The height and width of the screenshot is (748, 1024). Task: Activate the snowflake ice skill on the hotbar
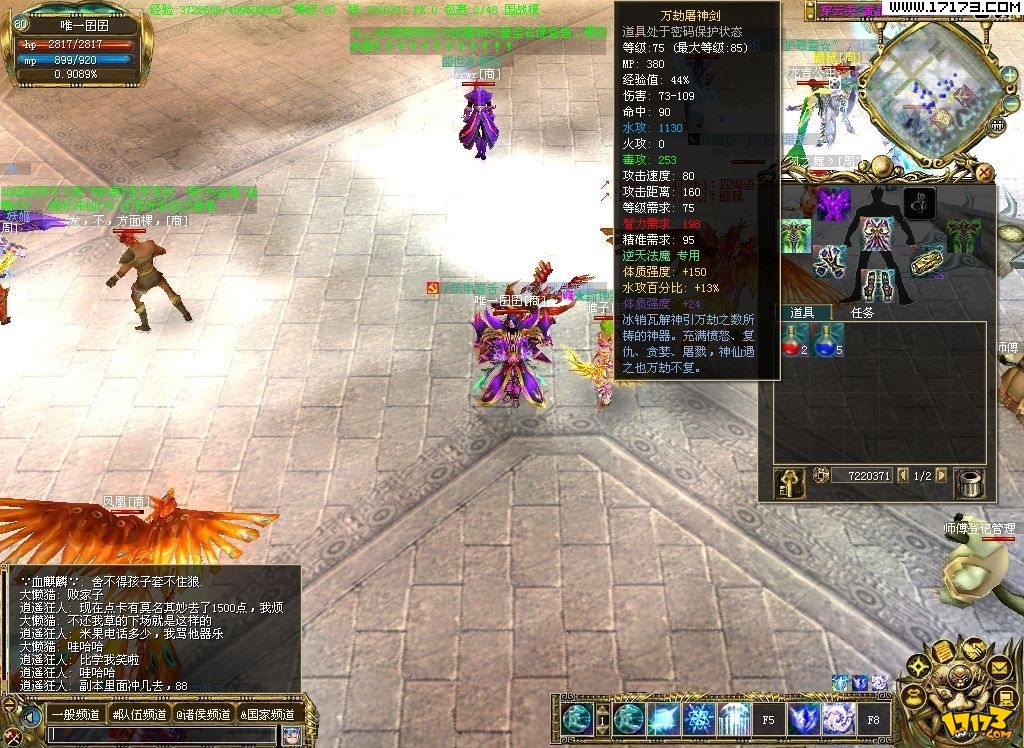click(698, 717)
